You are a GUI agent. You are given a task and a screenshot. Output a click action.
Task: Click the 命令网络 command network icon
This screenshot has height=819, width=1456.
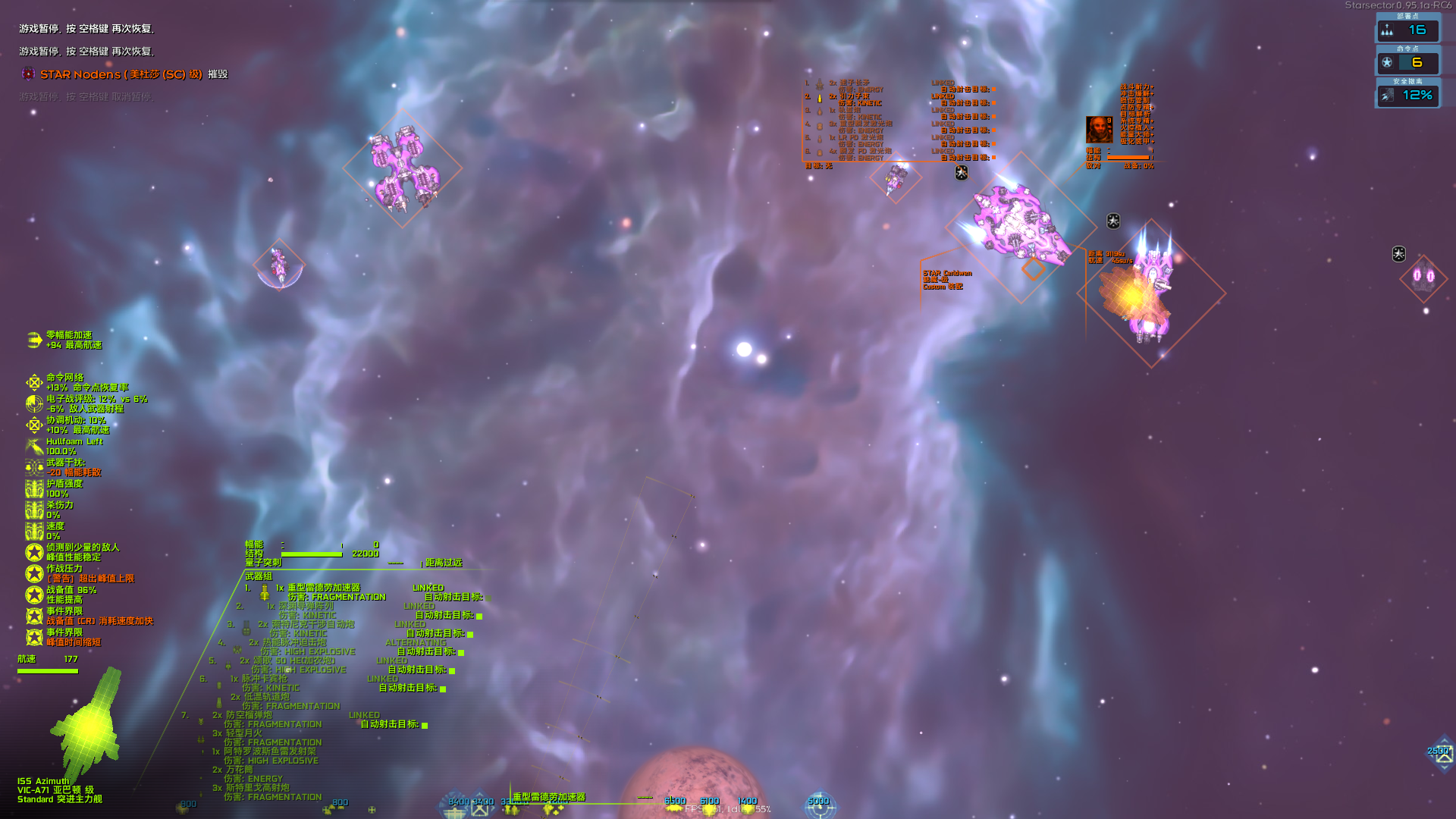[34, 381]
